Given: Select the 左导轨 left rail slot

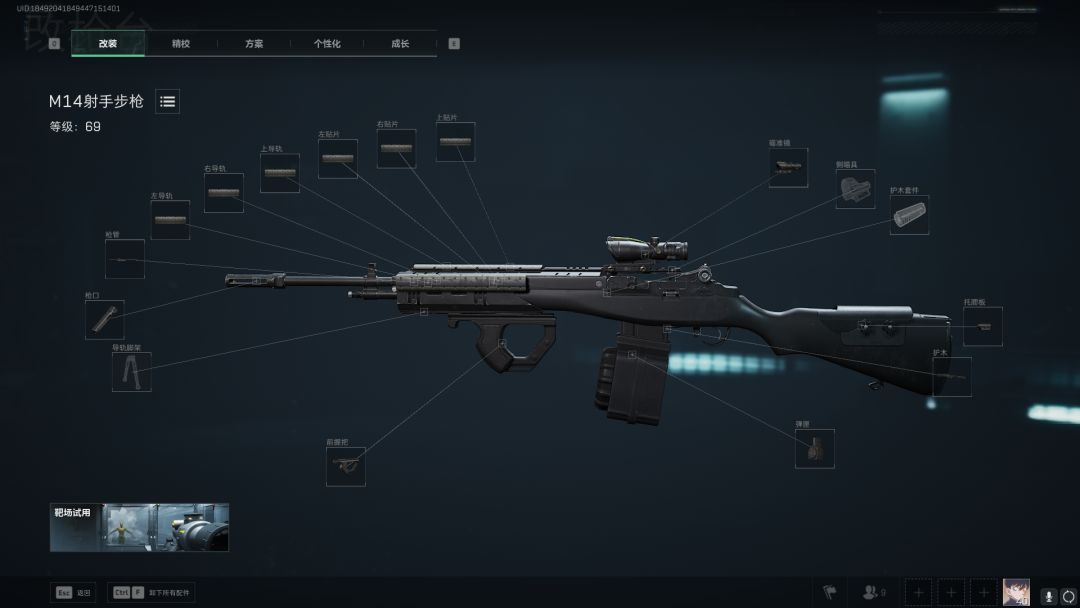Looking at the screenshot, I should point(170,219).
